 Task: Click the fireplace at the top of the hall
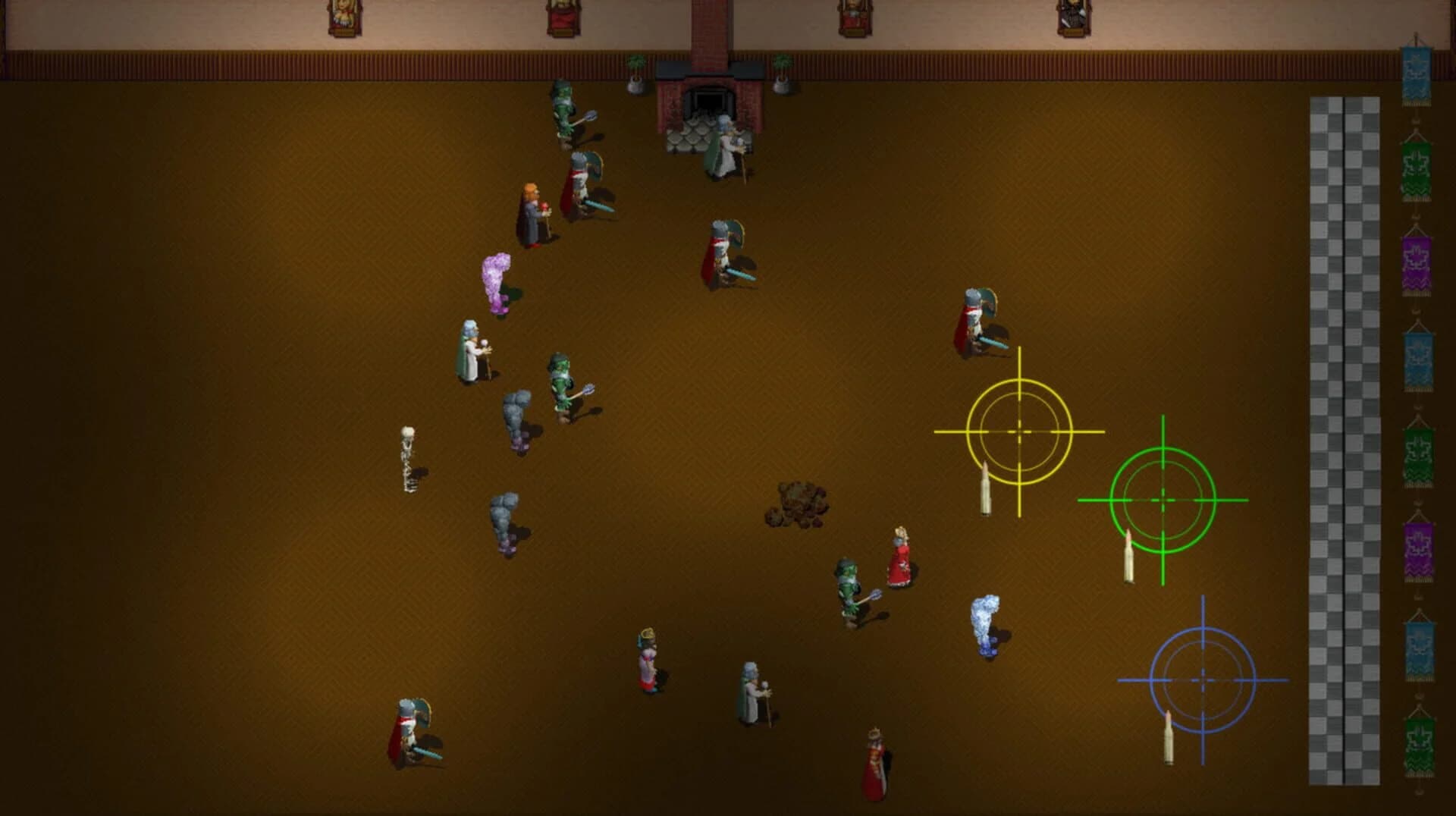[x=709, y=99]
